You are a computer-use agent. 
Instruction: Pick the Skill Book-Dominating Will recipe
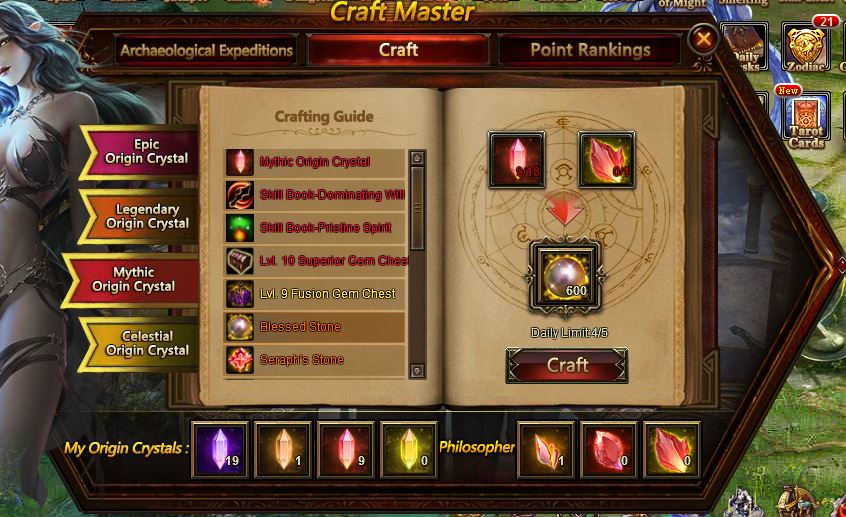314,195
